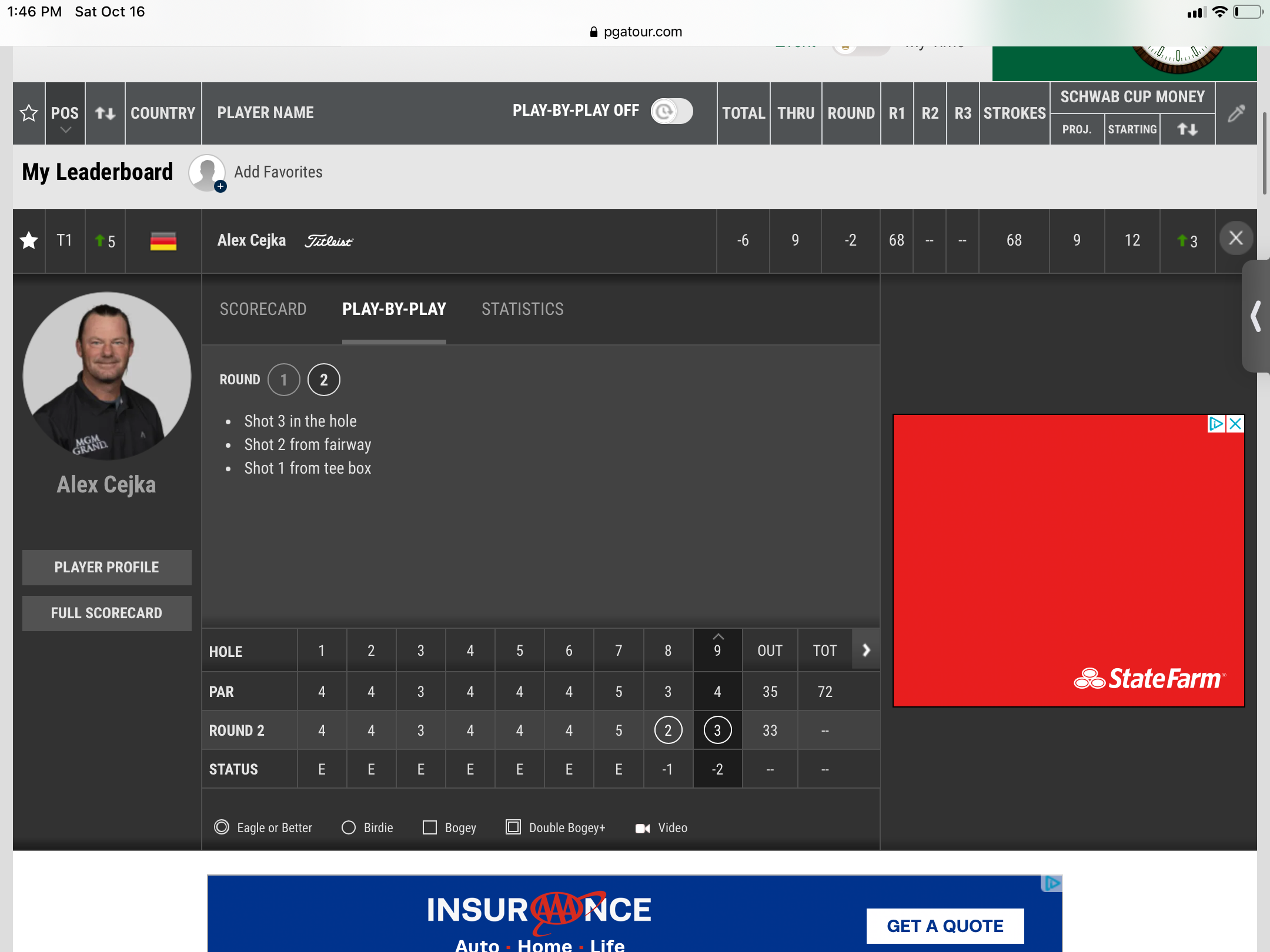Viewport: 1270px width, 952px height.
Task: Open the Statistics tab
Action: 522,309
